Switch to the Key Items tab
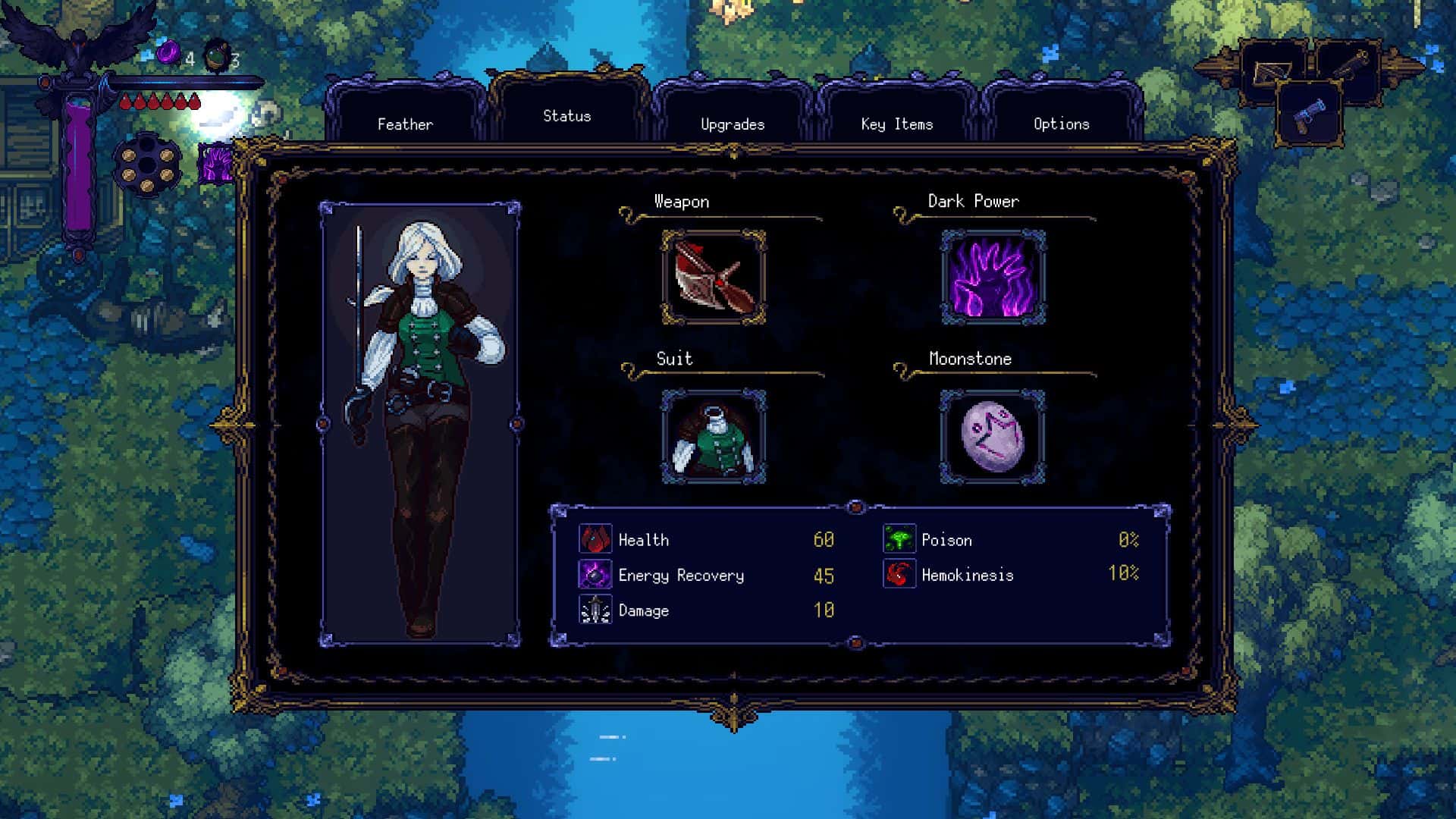The height and width of the screenshot is (819, 1456). 896,124
